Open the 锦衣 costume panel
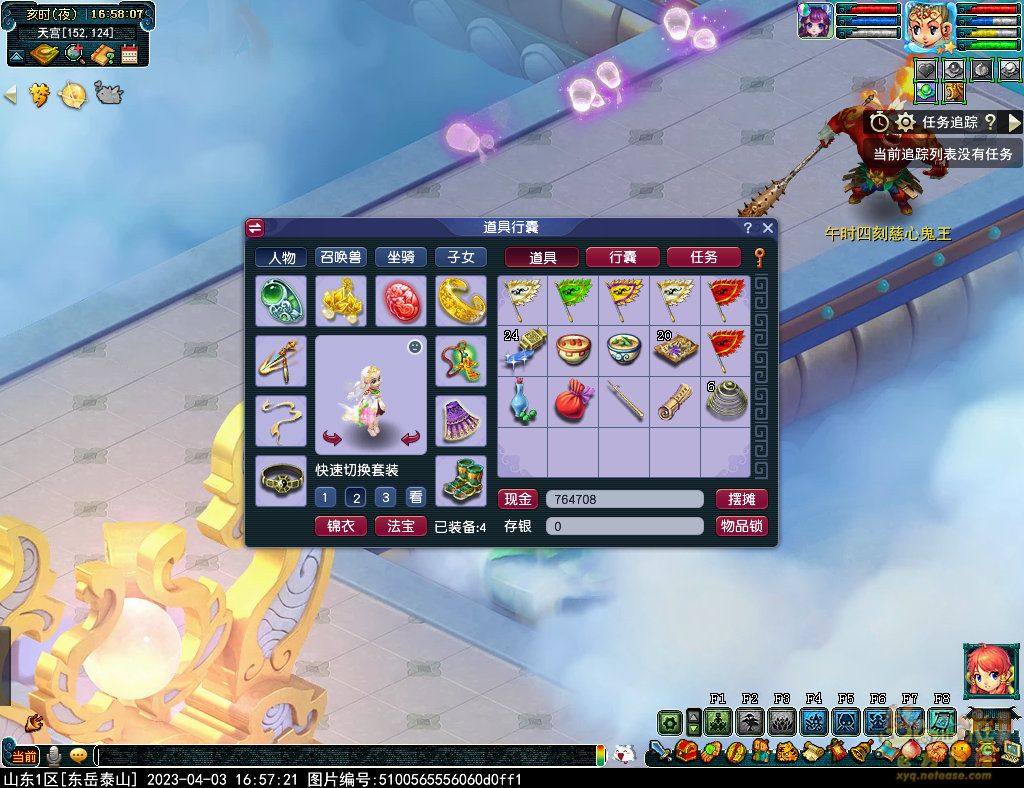The width and height of the screenshot is (1024, 788). [x=340, y=526]
